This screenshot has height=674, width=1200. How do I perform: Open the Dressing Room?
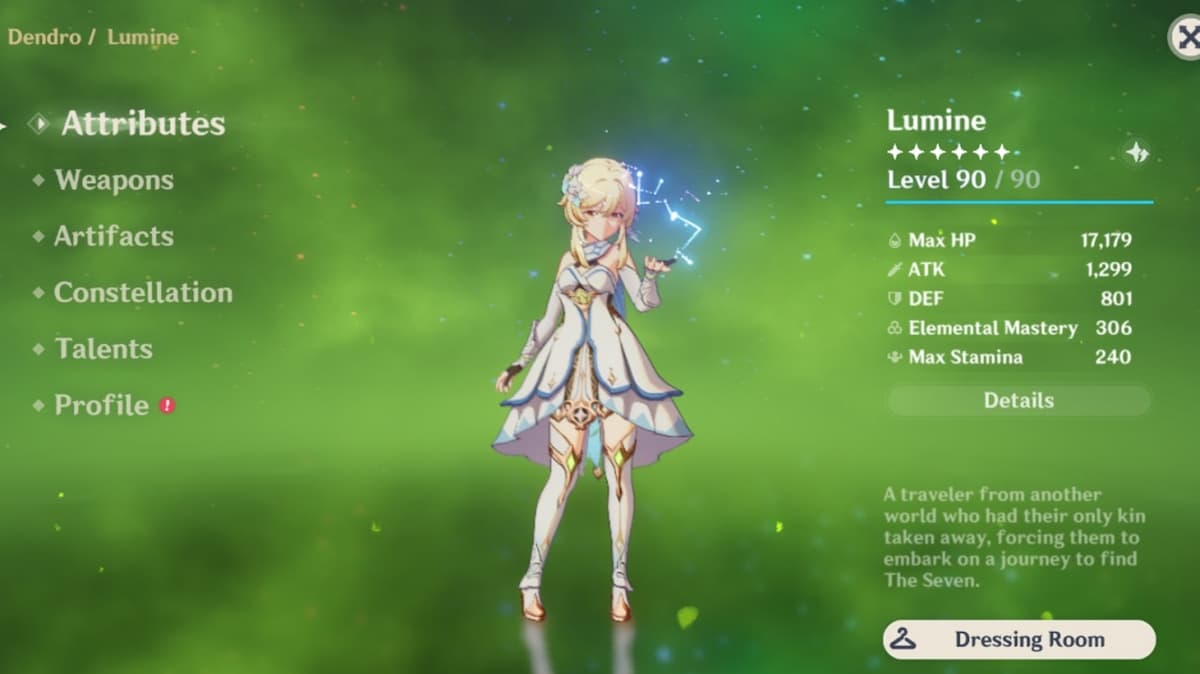point(1018,640)
